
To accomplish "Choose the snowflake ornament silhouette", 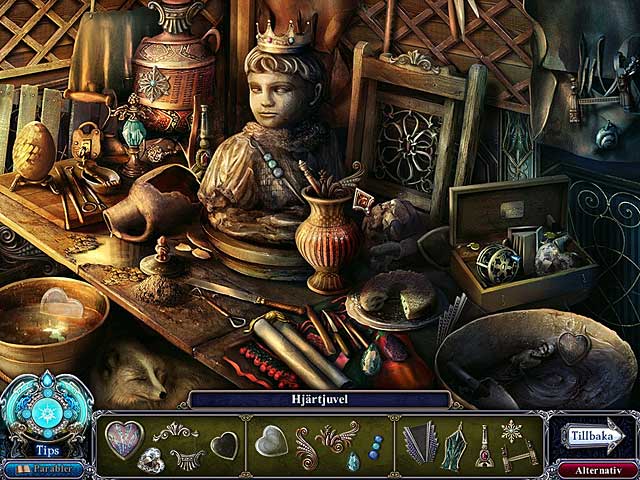I will (512, 431).
